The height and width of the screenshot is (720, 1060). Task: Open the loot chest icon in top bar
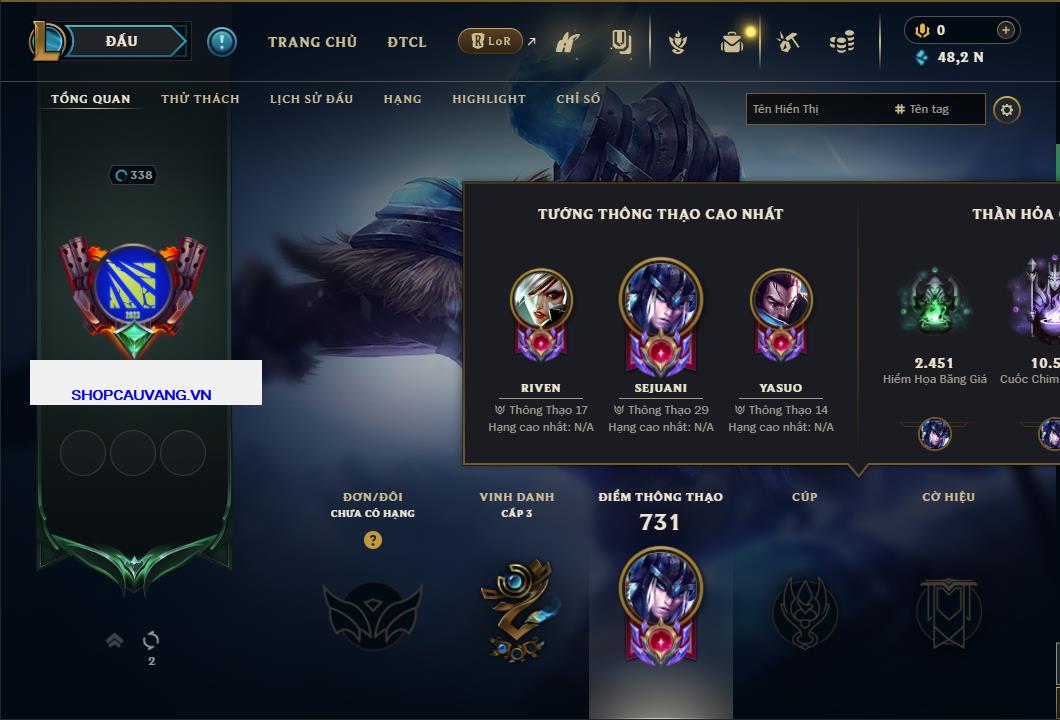click(733, 42)
